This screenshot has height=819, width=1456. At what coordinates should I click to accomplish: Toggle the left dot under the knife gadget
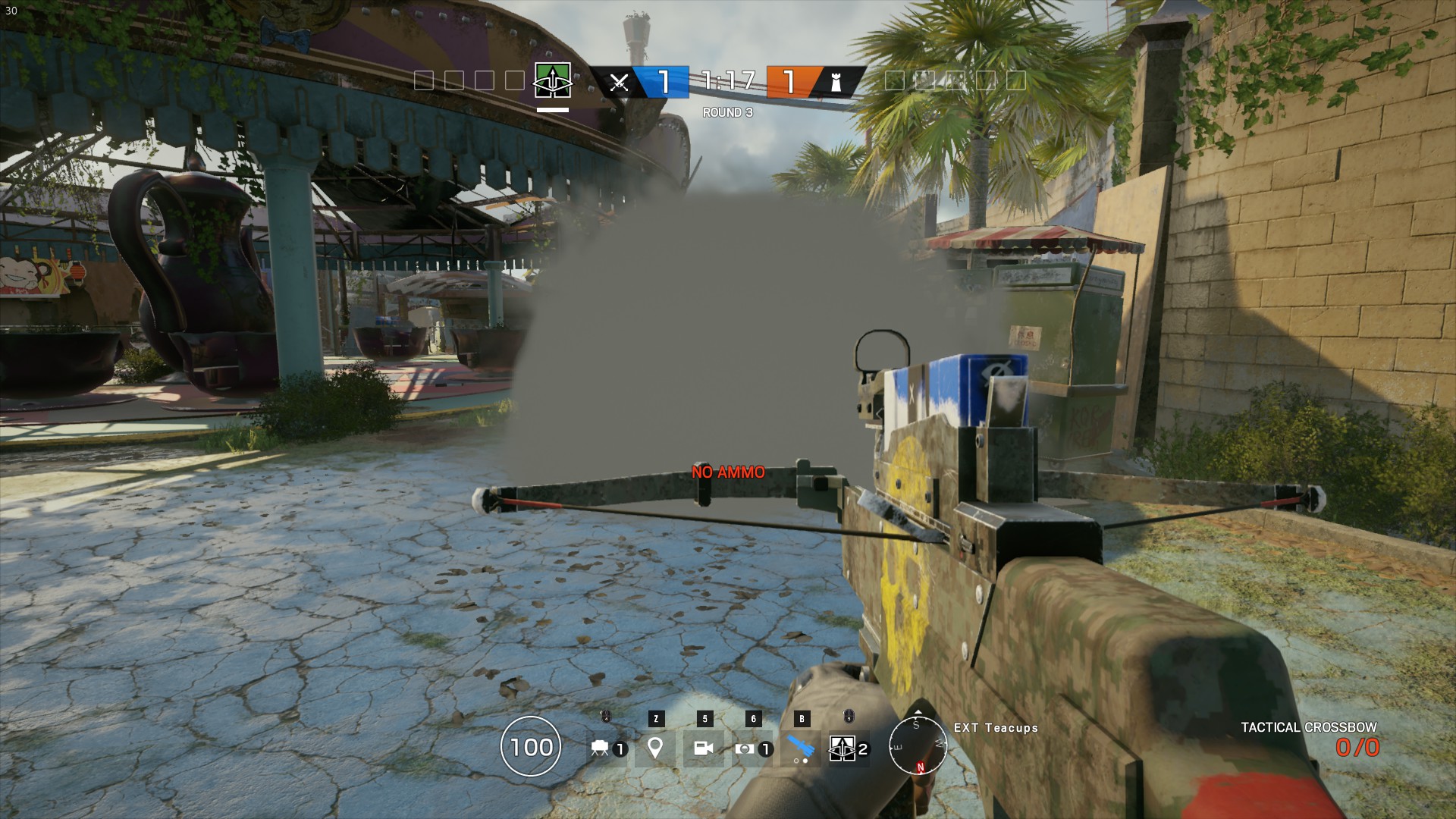(797, 761)
